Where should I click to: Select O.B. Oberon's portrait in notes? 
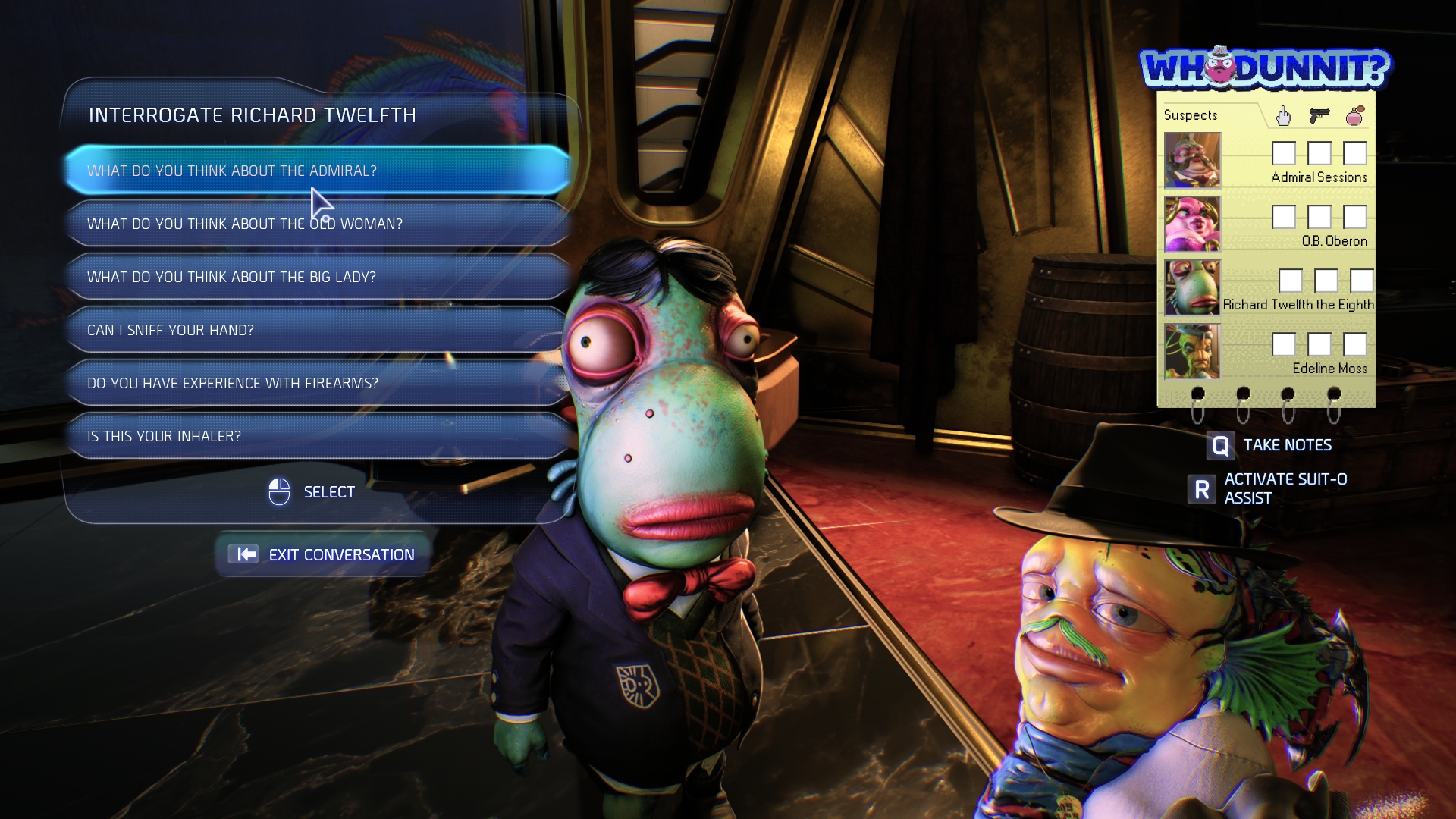click(x=1192, y=224)
